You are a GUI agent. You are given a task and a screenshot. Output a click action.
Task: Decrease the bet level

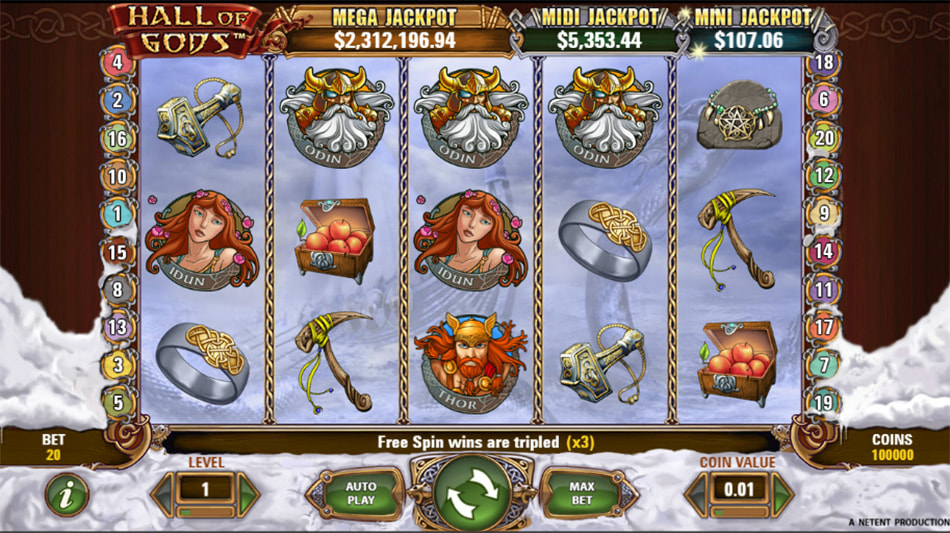point(162,494)
